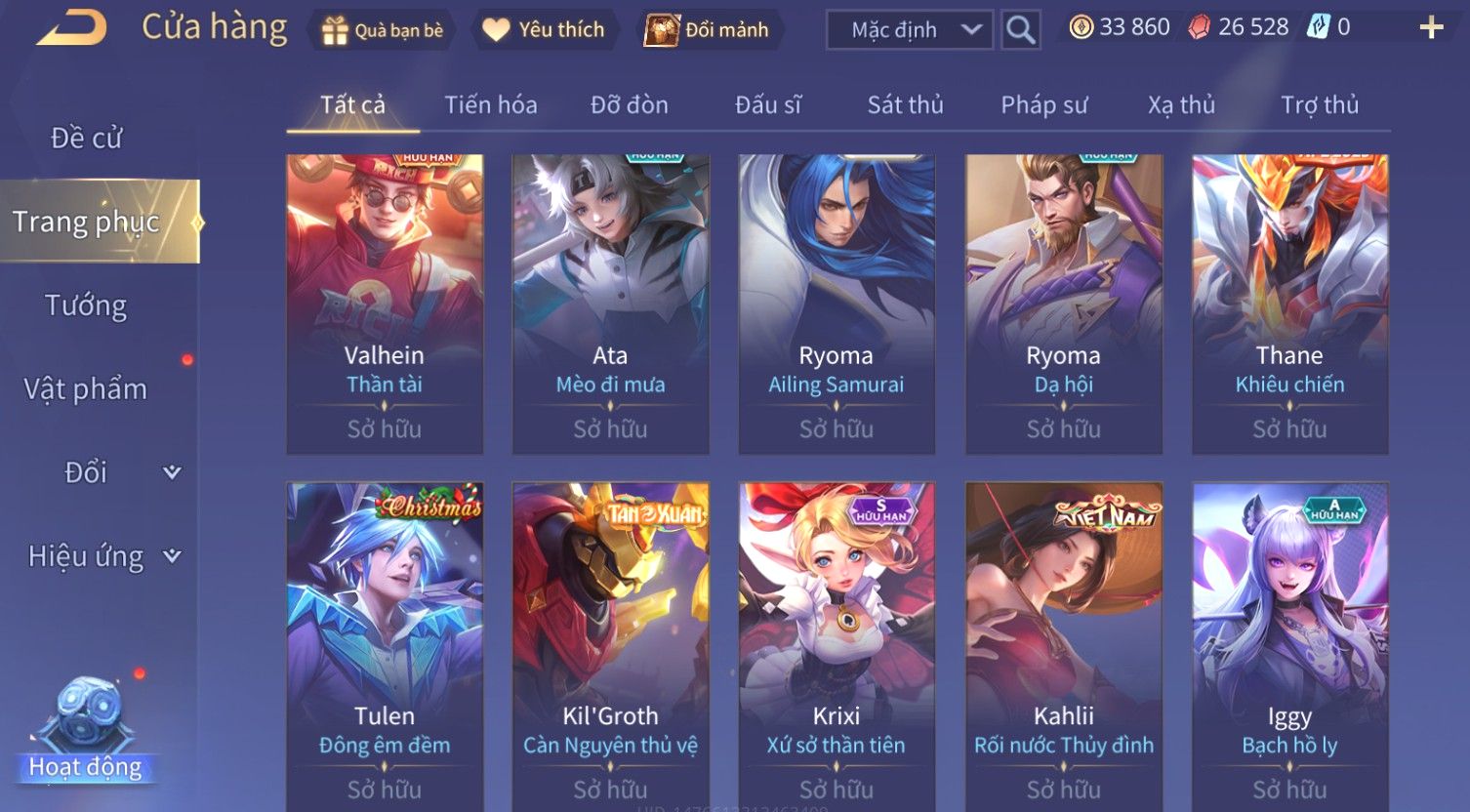The height and width of the screenshot is (812, 1470).
Task: Open Đổi mảnh fragment exchange
Action: point(708,30)
